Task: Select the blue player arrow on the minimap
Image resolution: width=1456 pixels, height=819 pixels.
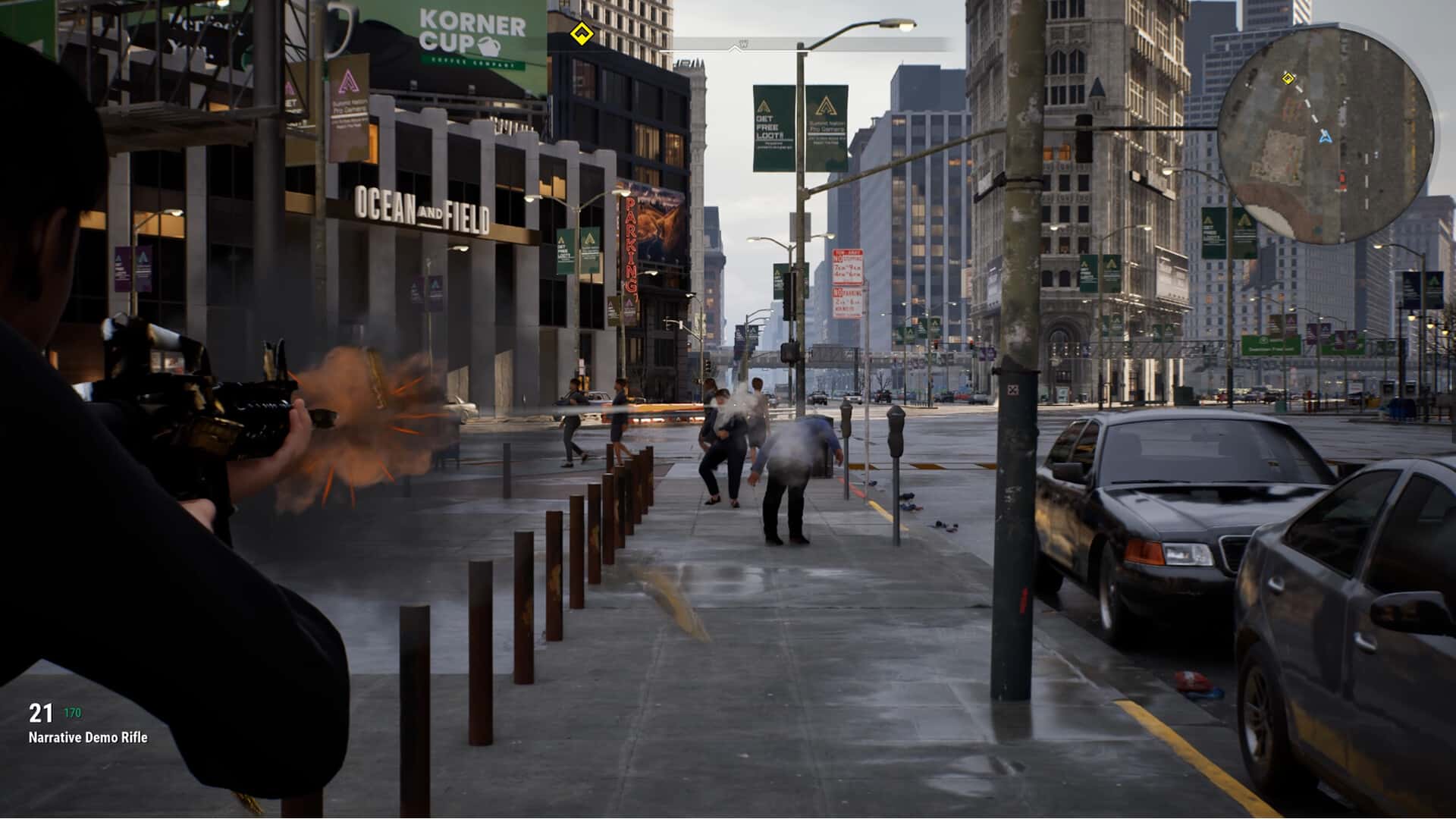Action: [x=1325, y=136]
